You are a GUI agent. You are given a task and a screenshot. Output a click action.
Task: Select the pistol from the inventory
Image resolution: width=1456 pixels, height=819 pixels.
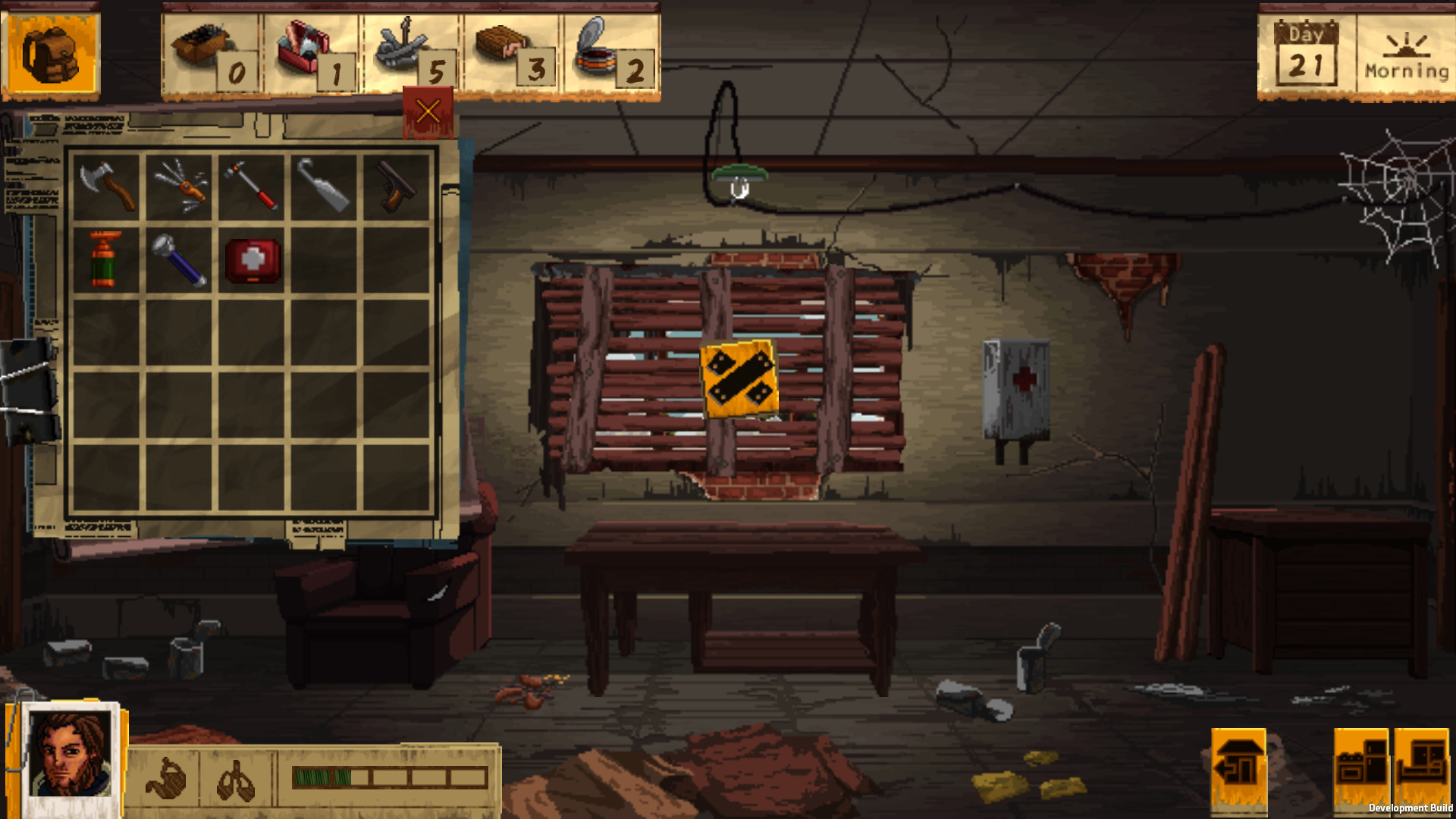394,188
